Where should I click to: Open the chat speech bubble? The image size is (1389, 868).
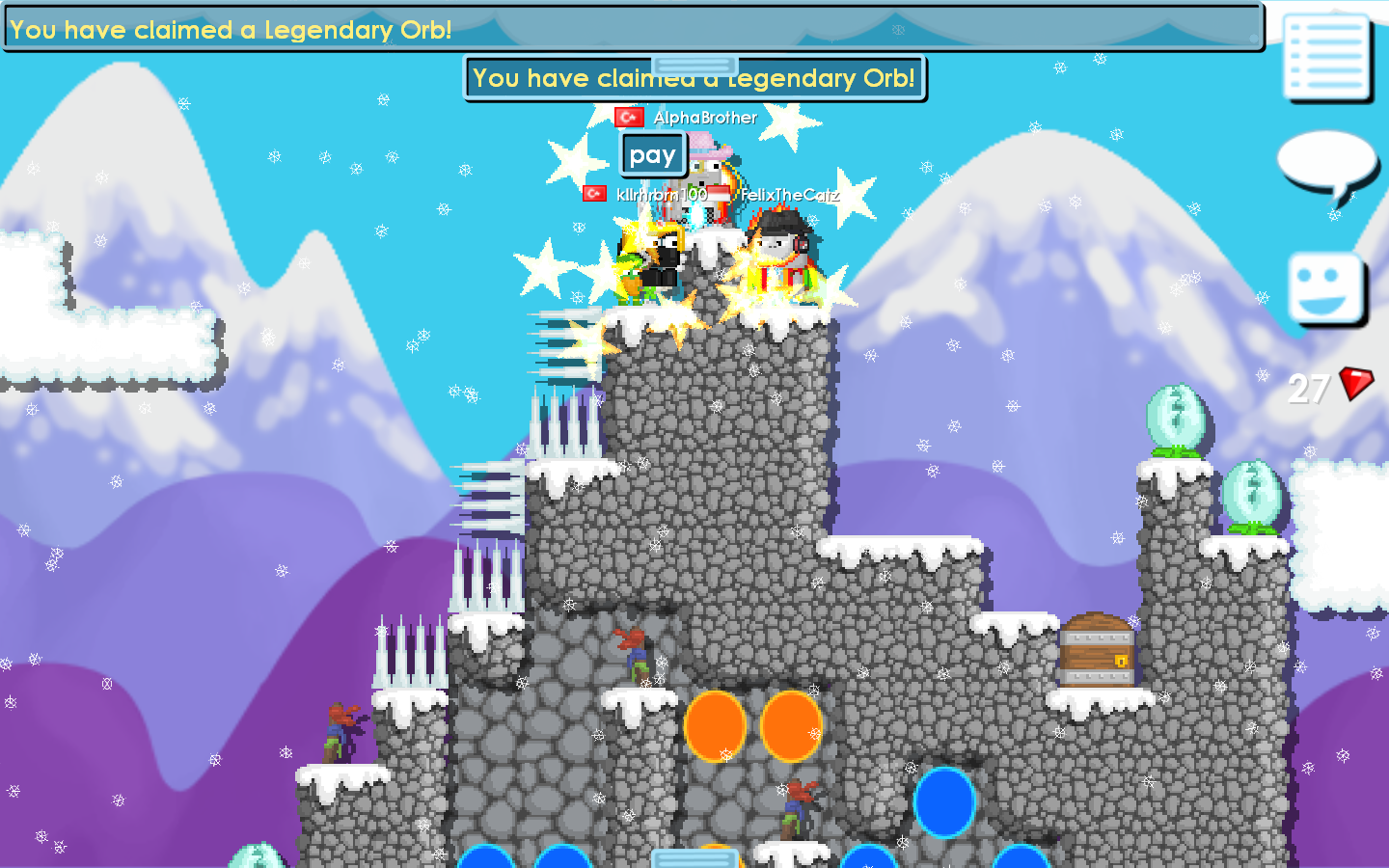coord(1327,166)
